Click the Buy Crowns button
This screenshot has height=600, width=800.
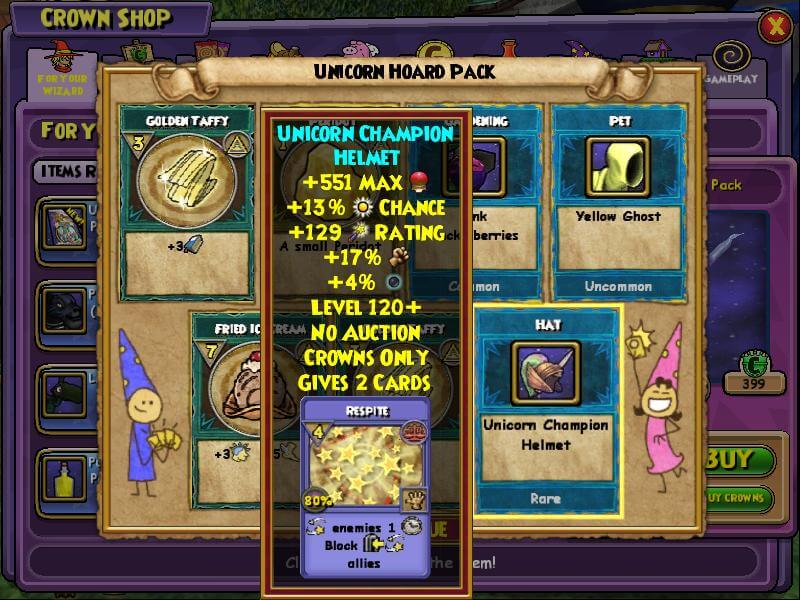[x=739, y=497]
